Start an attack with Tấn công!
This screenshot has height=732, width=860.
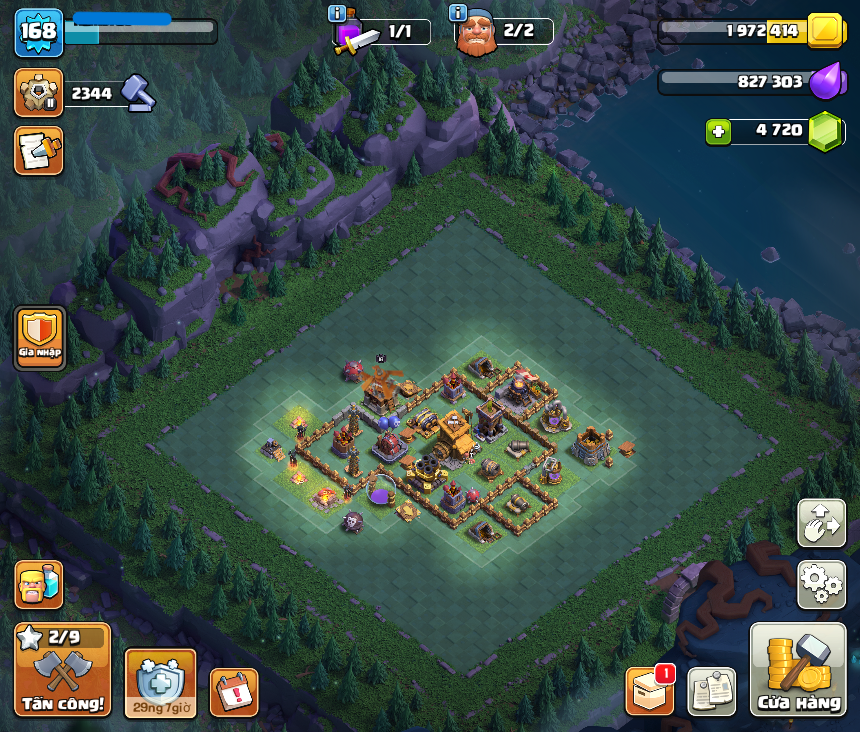62,669
